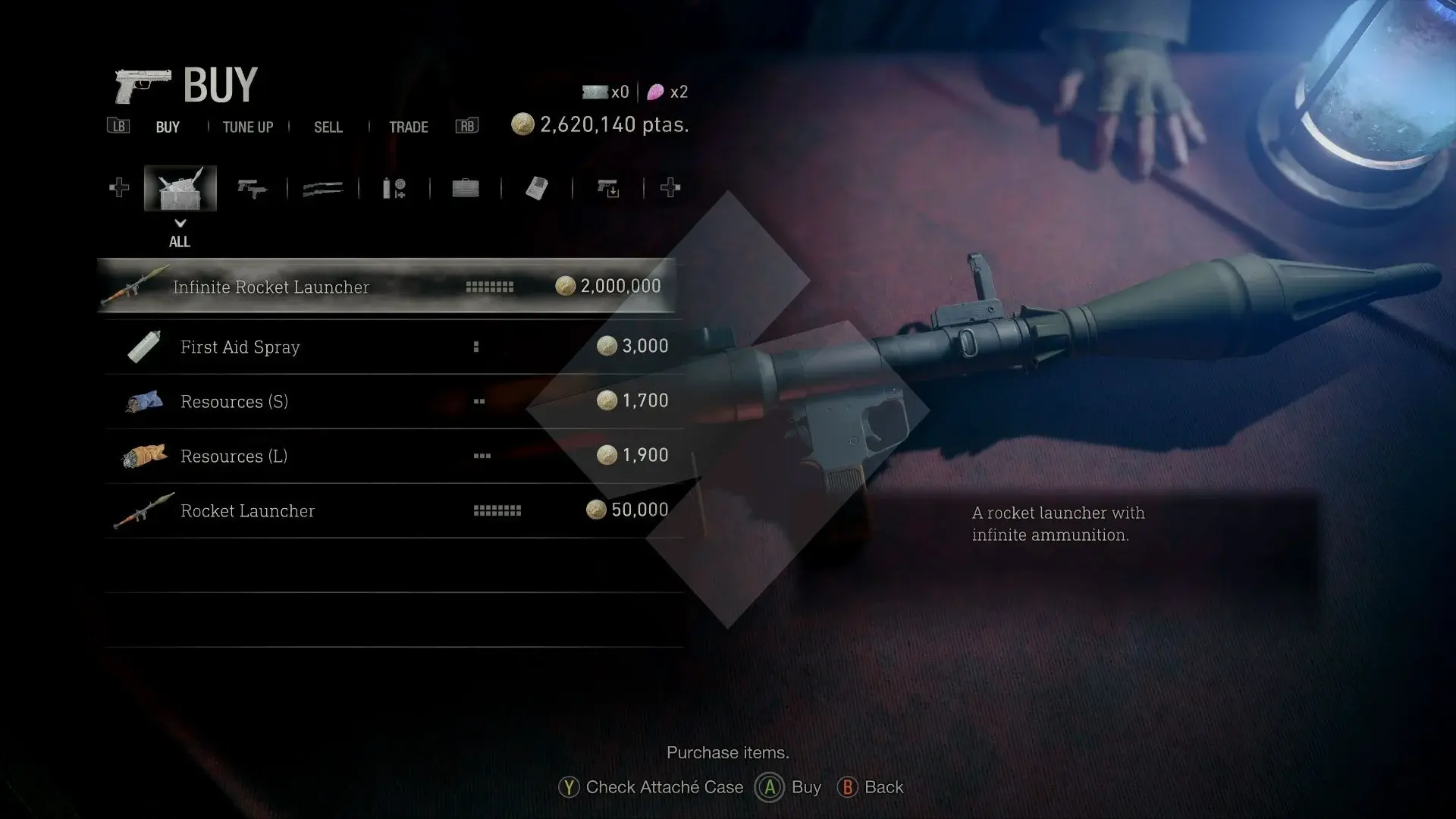
Task: Select Infinite Rocket Launcher for 2,000,000
Action: (x=387, y=287)
